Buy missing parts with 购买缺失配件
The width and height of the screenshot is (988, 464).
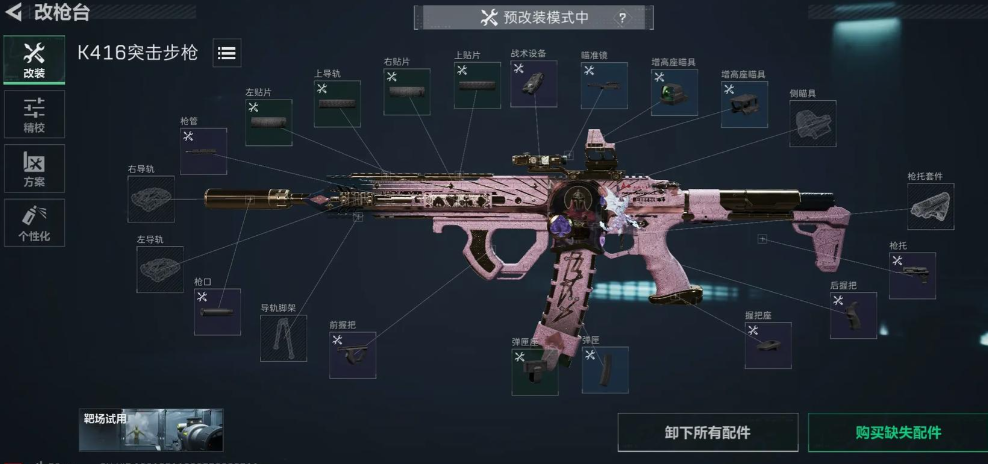(x=897, y=433)
